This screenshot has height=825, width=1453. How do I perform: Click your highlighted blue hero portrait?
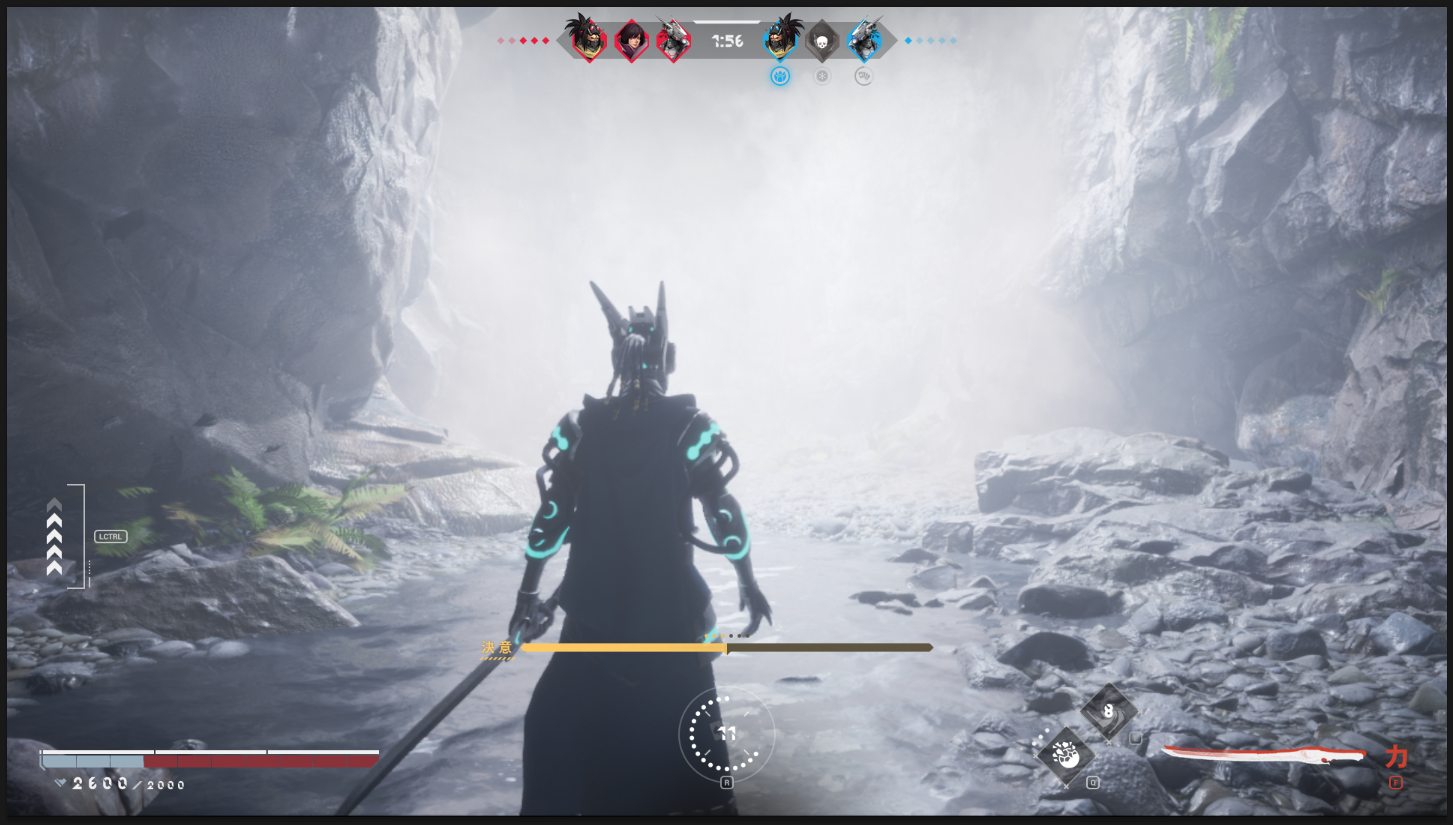(780, 42)
